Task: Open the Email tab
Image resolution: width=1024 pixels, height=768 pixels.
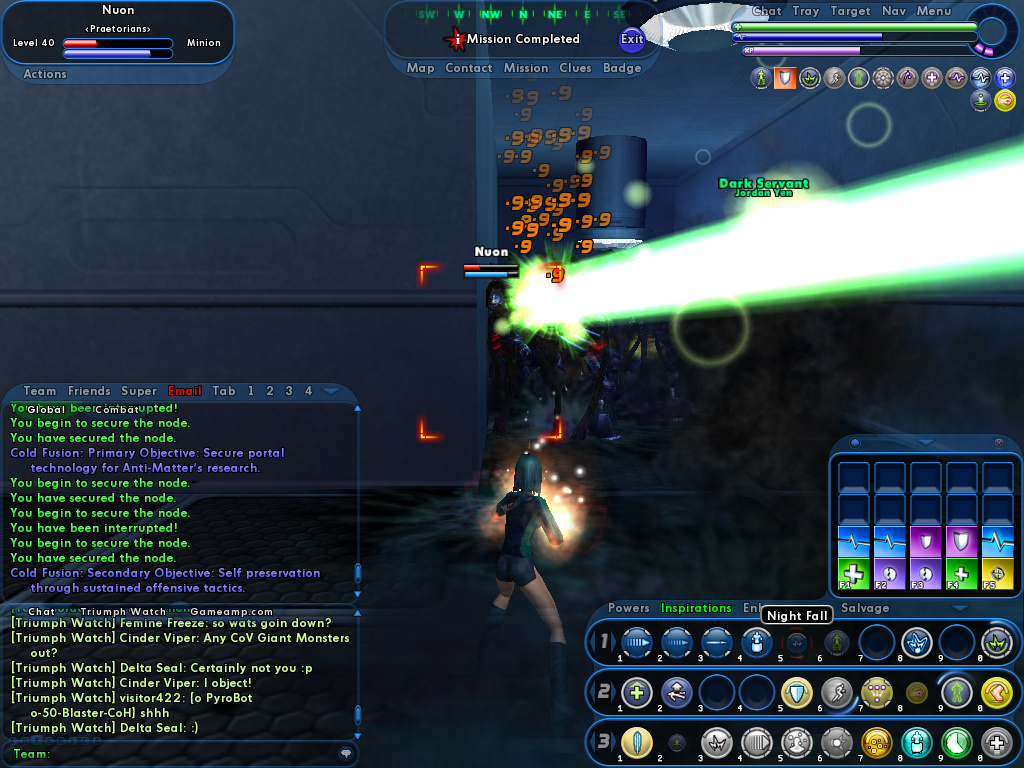Action: [x=185, y=391]
